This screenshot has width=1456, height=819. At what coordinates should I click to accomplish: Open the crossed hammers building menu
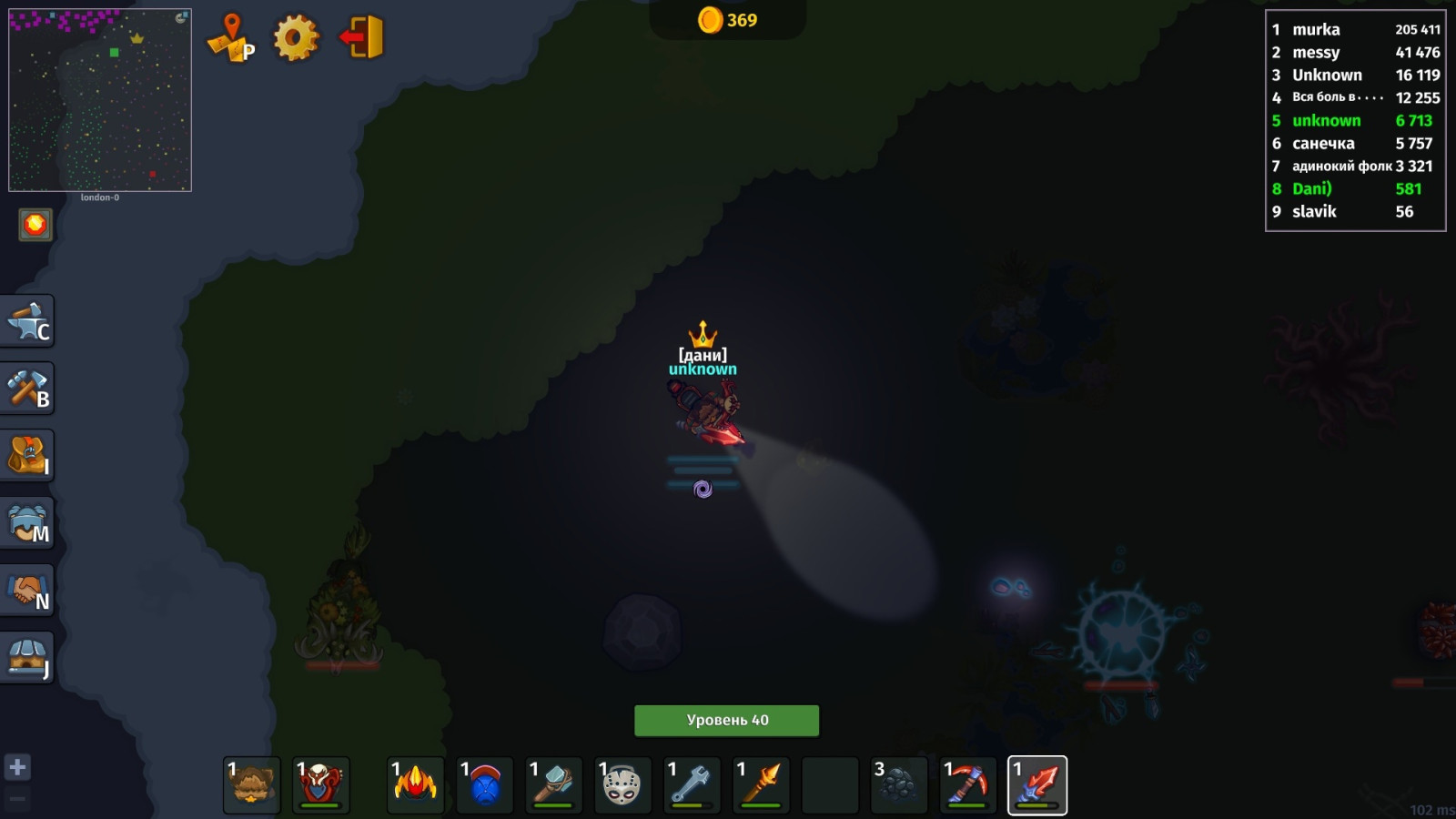(x=28, y=389)
